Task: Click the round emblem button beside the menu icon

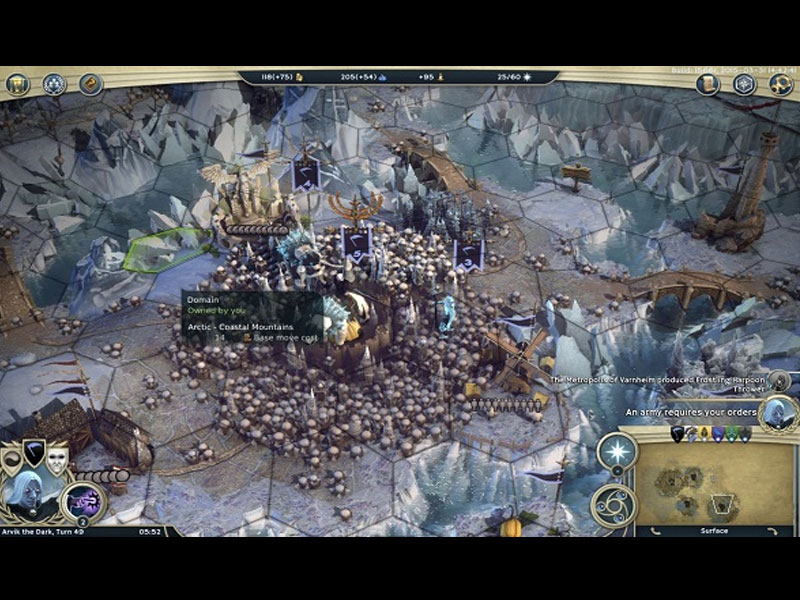Action: point(54,84)
